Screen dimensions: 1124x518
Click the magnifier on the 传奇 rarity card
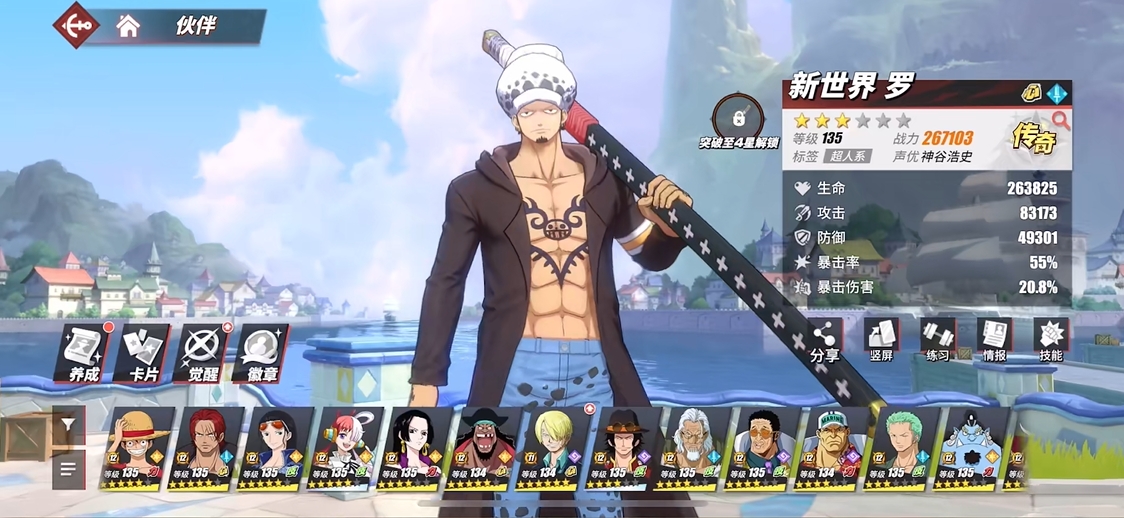coord(1060,121)
